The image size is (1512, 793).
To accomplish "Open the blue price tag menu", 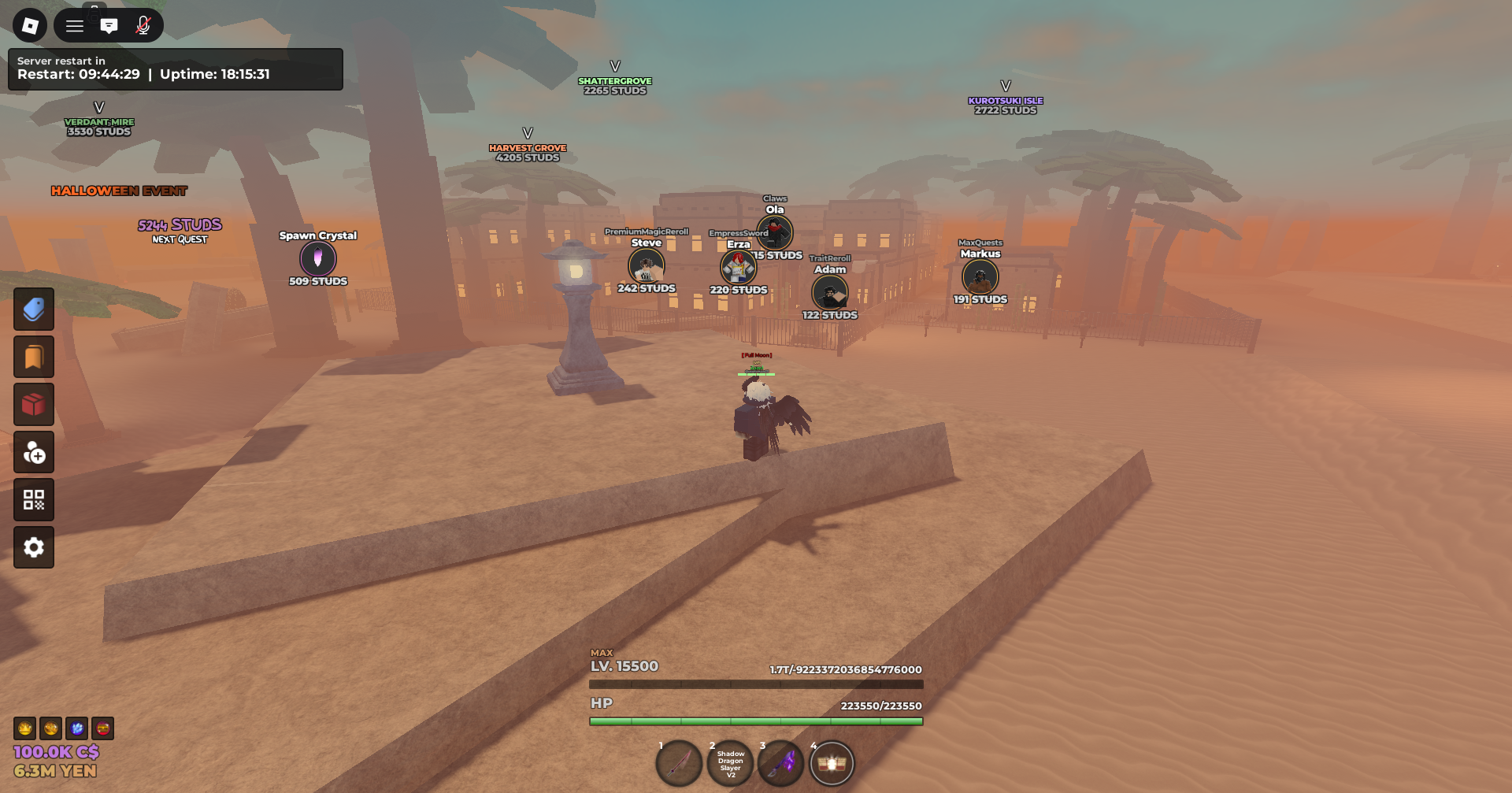I will (34, 309).
